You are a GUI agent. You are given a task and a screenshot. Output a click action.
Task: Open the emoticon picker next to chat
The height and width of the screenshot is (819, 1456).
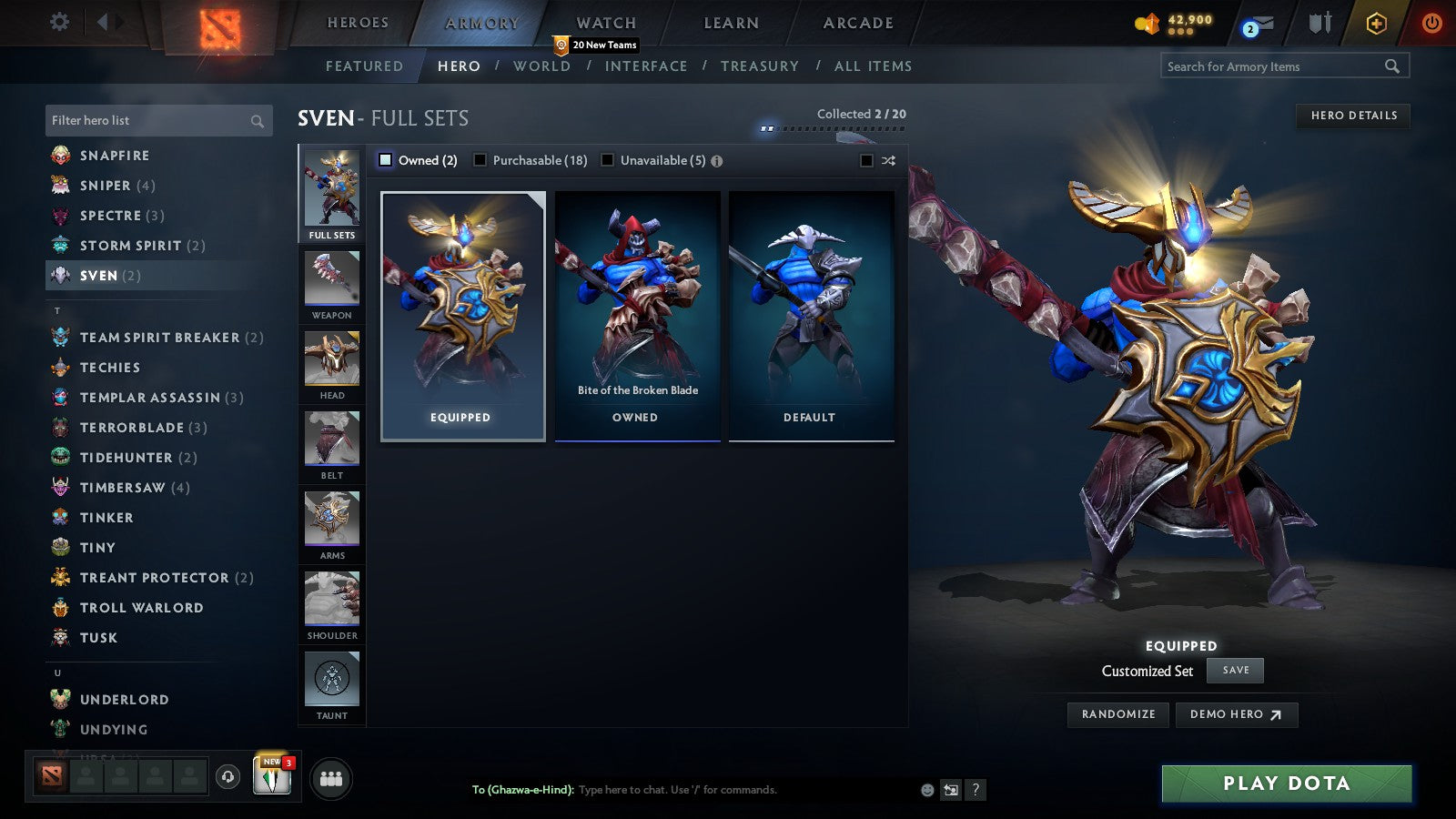pyautogui.click(x=925, y=791)
